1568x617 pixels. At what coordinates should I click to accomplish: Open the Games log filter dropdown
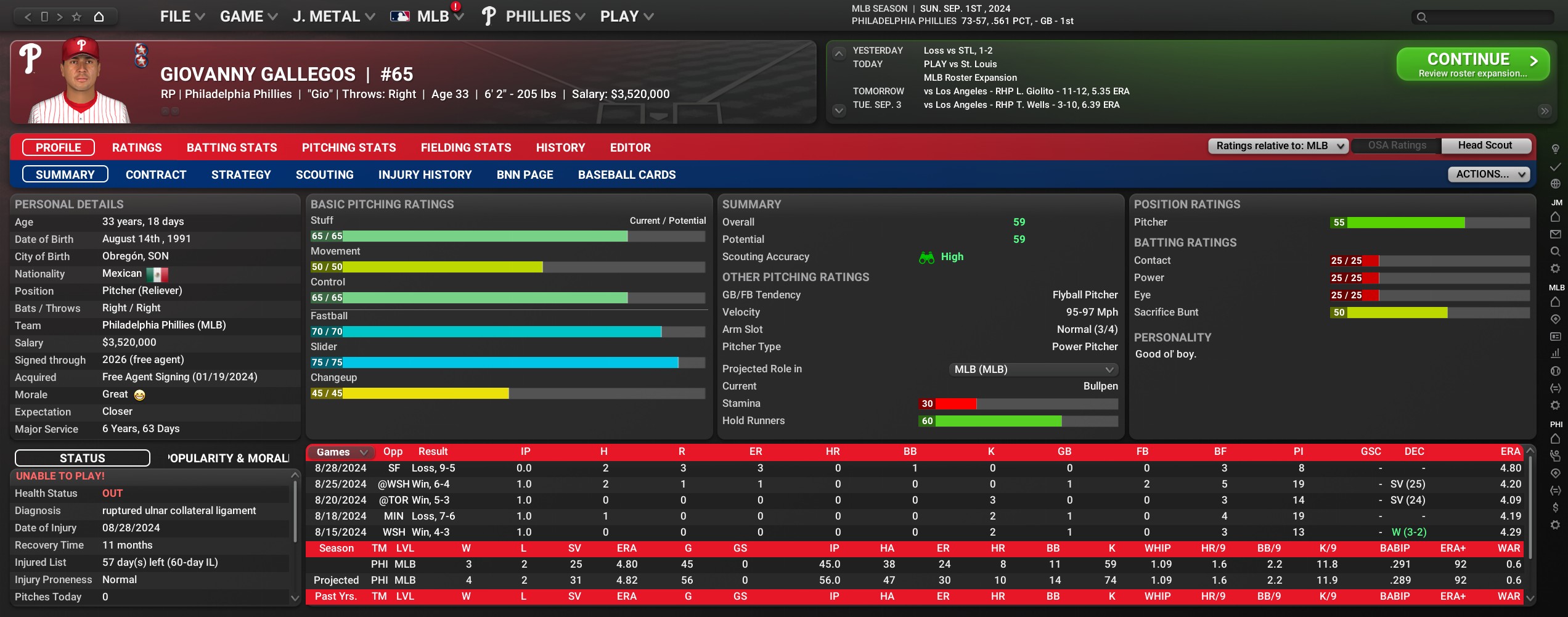click(341, 452)
